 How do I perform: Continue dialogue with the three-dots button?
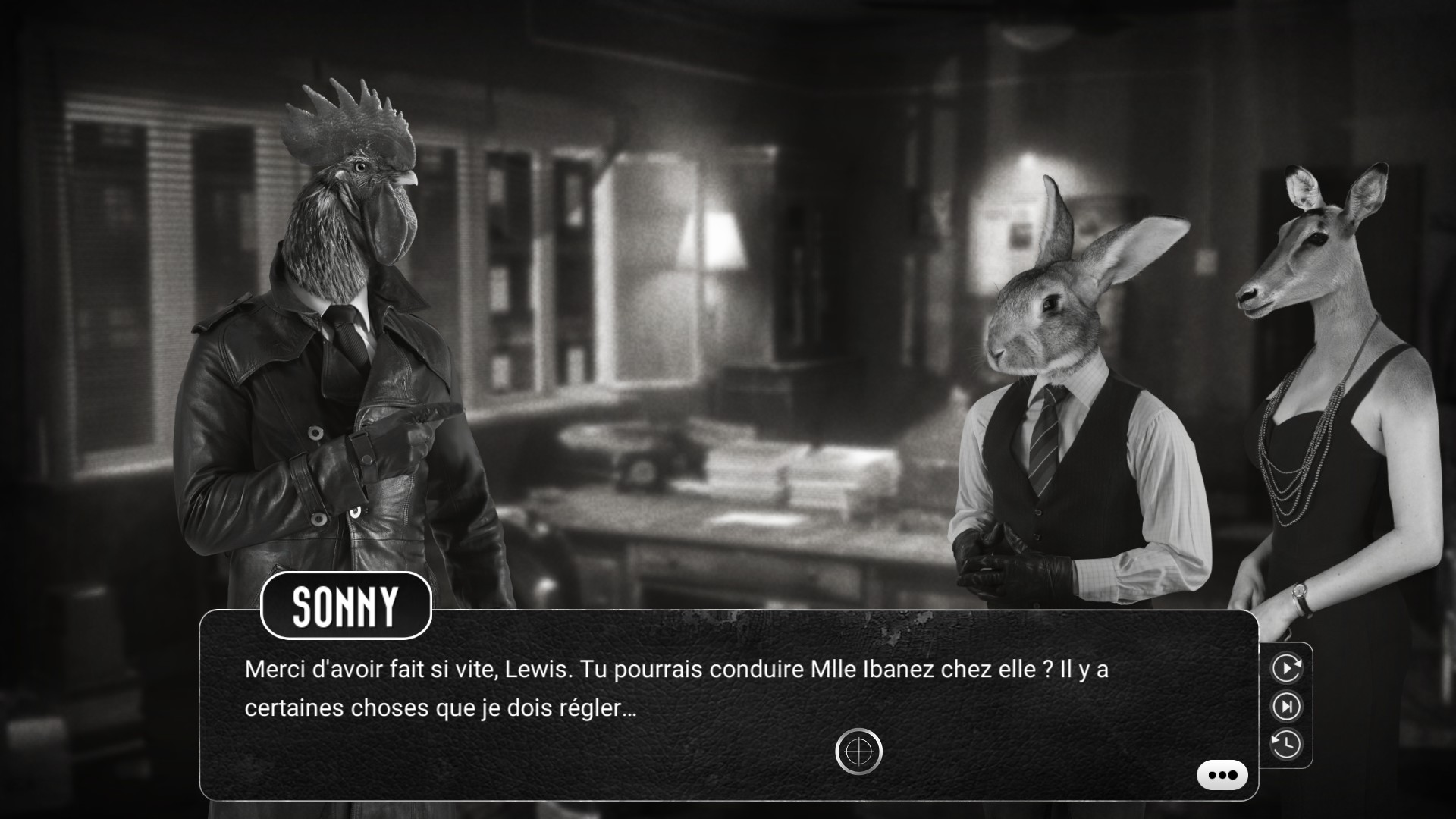coord(1222,775)
